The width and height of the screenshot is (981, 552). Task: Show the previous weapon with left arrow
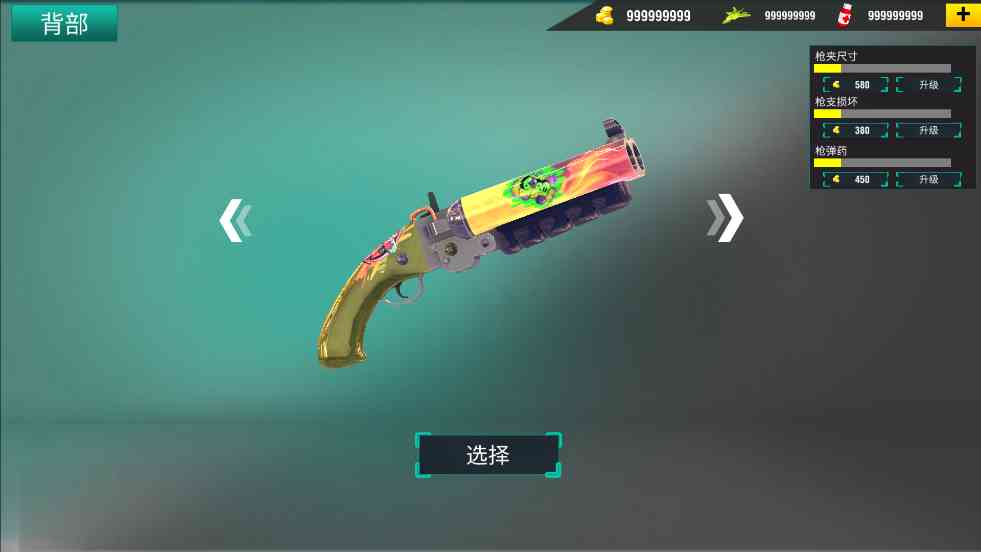234,220
